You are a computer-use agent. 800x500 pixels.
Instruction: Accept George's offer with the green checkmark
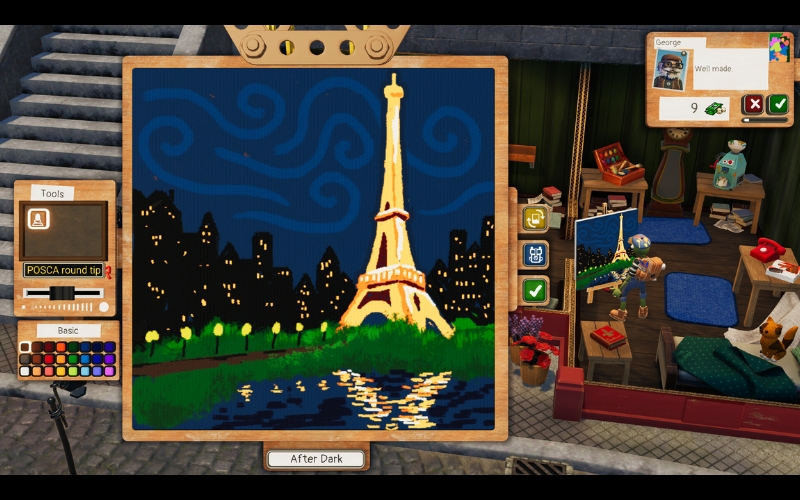tap(777, 104)
